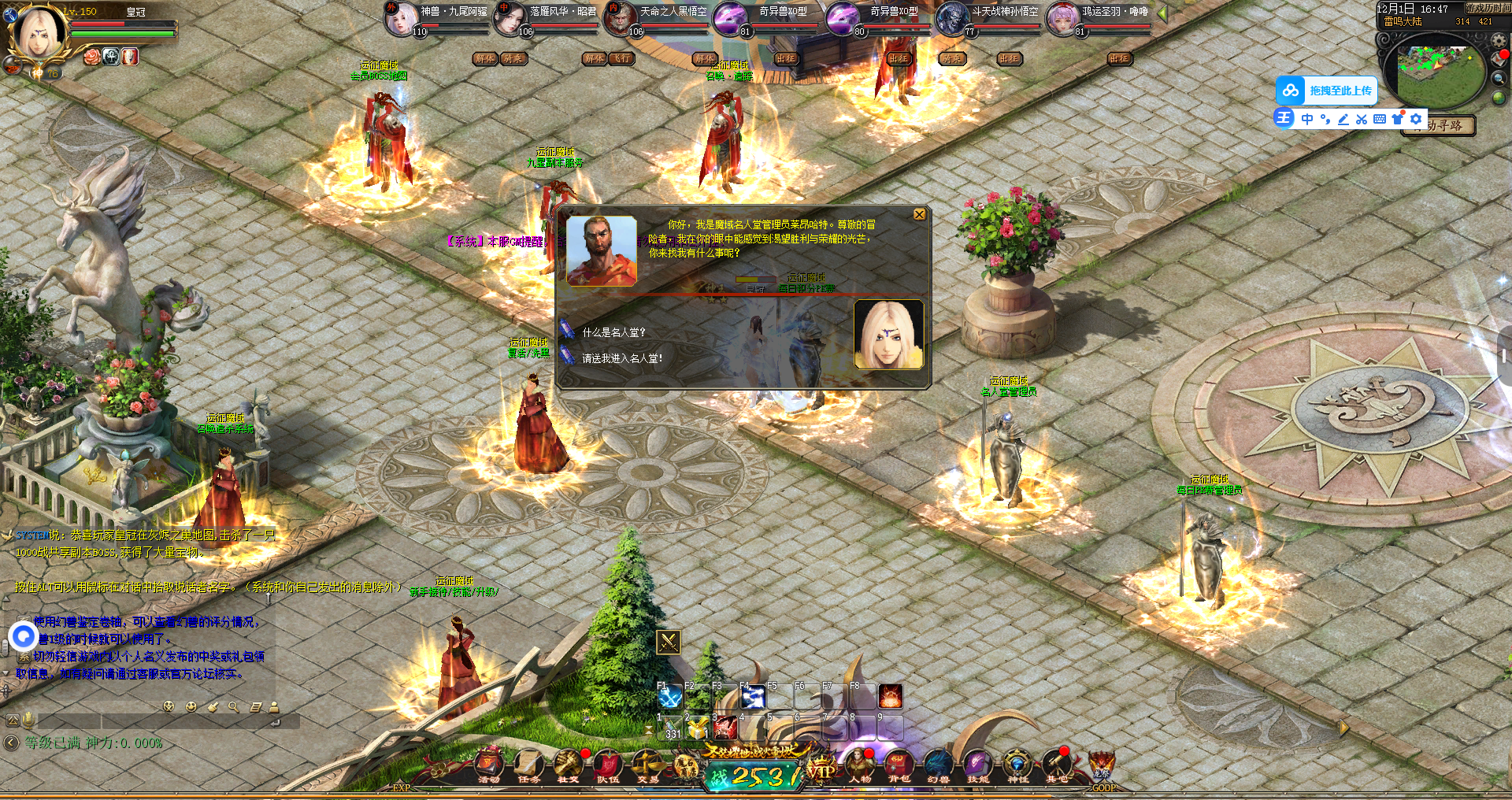
Task: Open the 队伍 team panel
Action: [x=607, y=765]
